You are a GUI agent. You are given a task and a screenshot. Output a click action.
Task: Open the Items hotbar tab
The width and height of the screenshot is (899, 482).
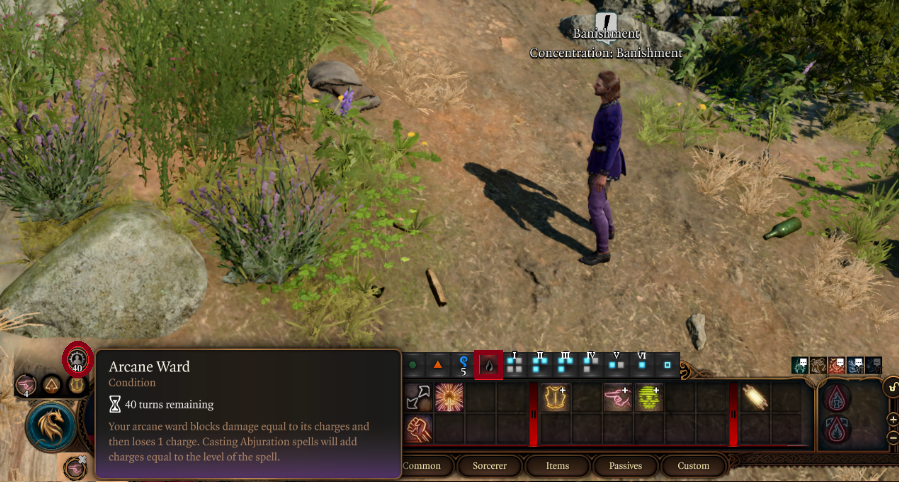[557, 466]
